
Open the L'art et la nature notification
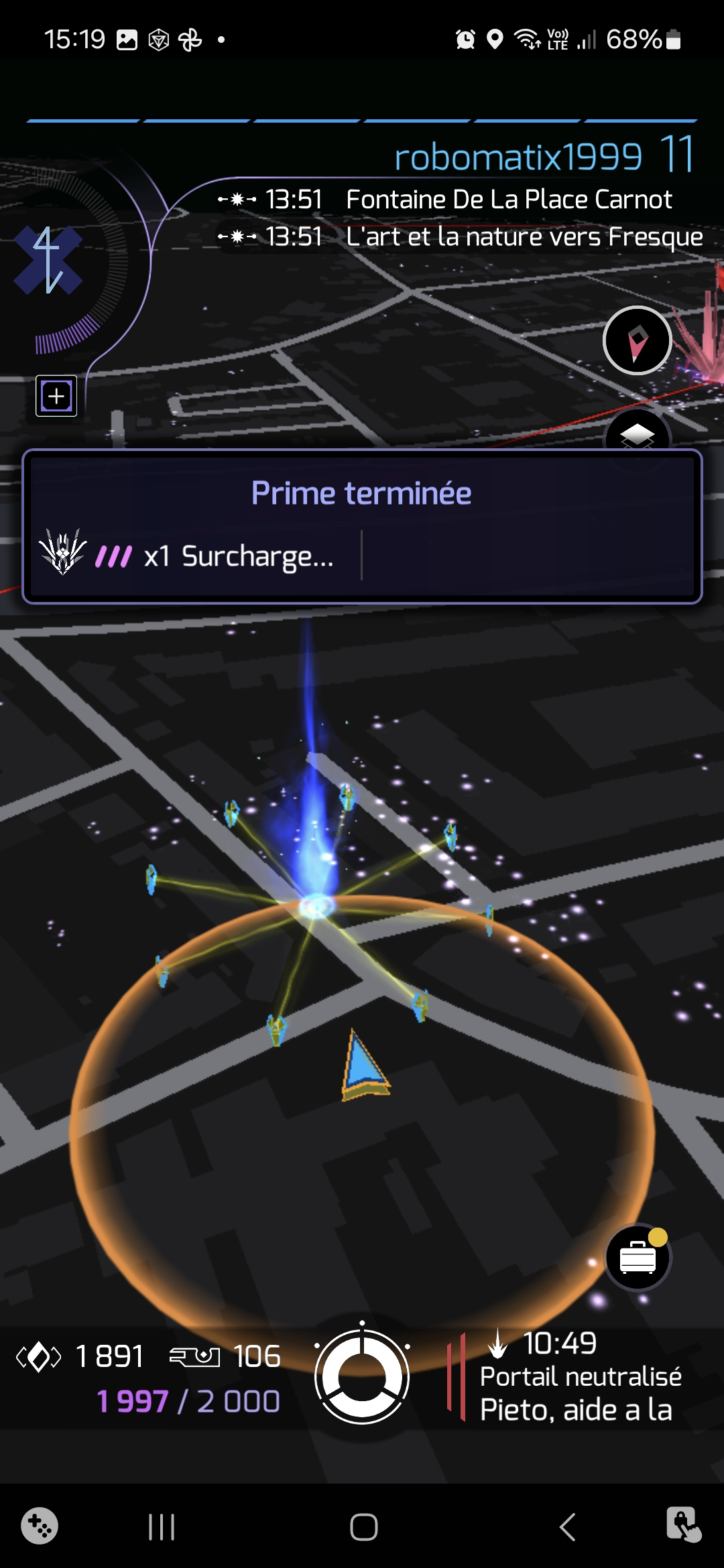point(523,237)
